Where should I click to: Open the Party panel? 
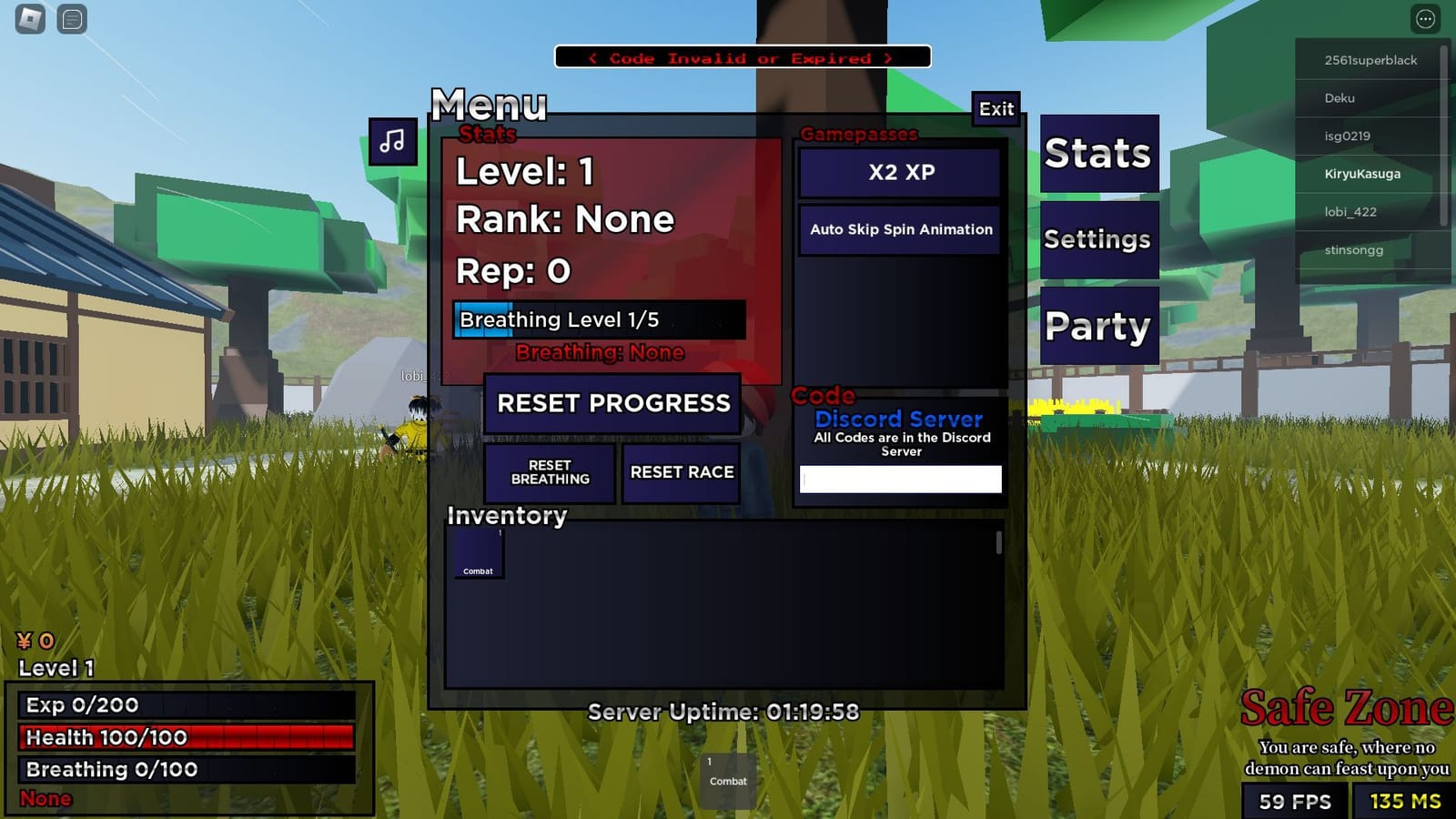point(1097,326)
